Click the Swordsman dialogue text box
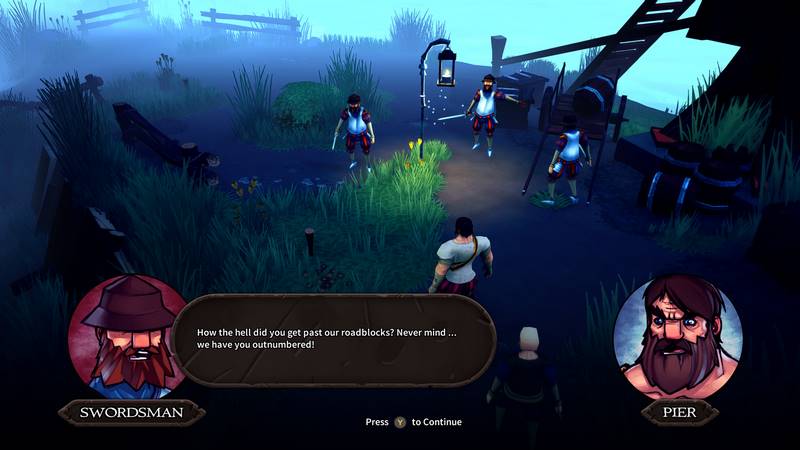800x450 pixels. pos(338,339)
